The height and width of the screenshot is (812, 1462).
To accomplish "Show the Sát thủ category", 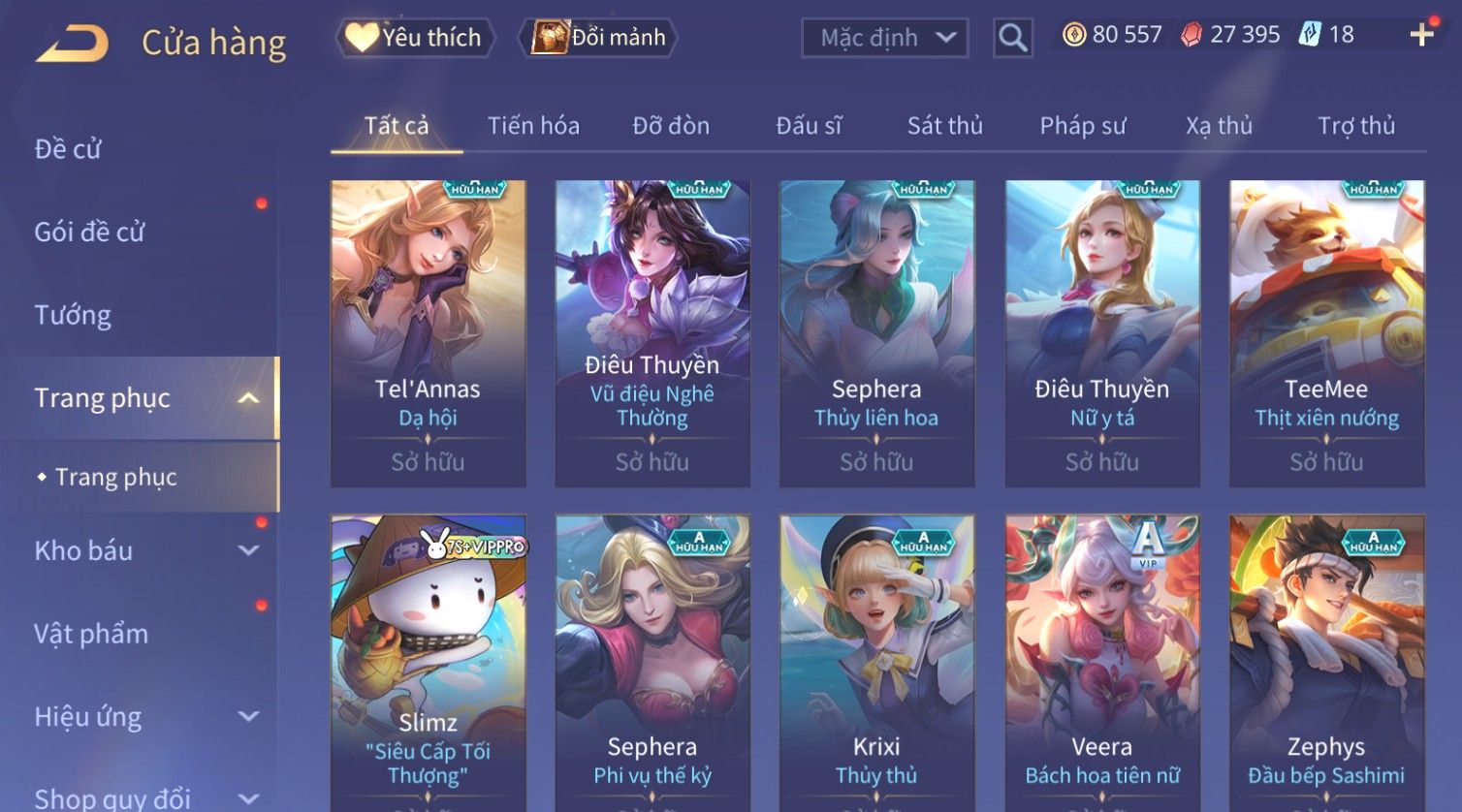I will pyautogui.click(x=944, y=126).
